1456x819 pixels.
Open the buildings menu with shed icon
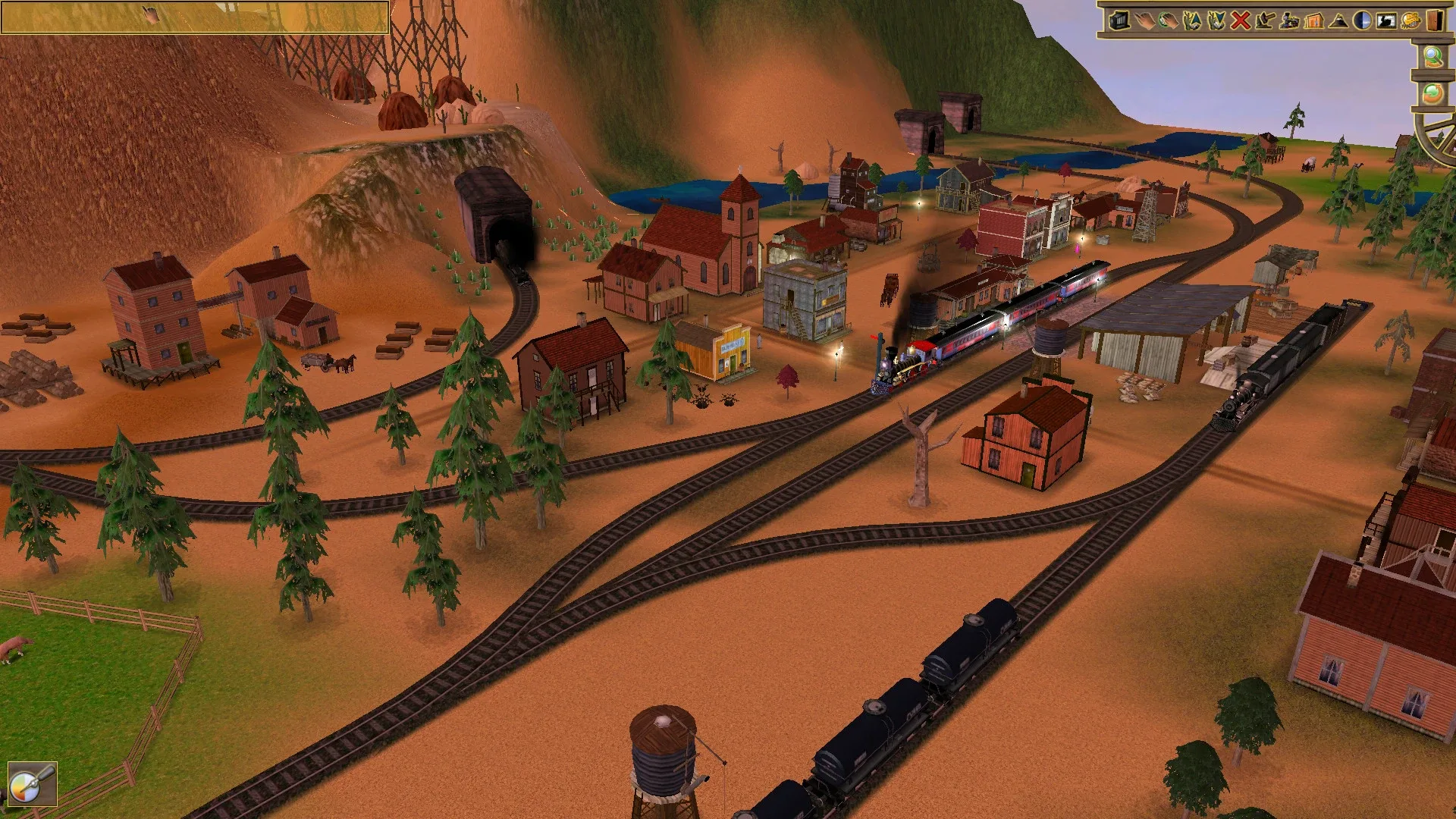[x=1314, y=21]
